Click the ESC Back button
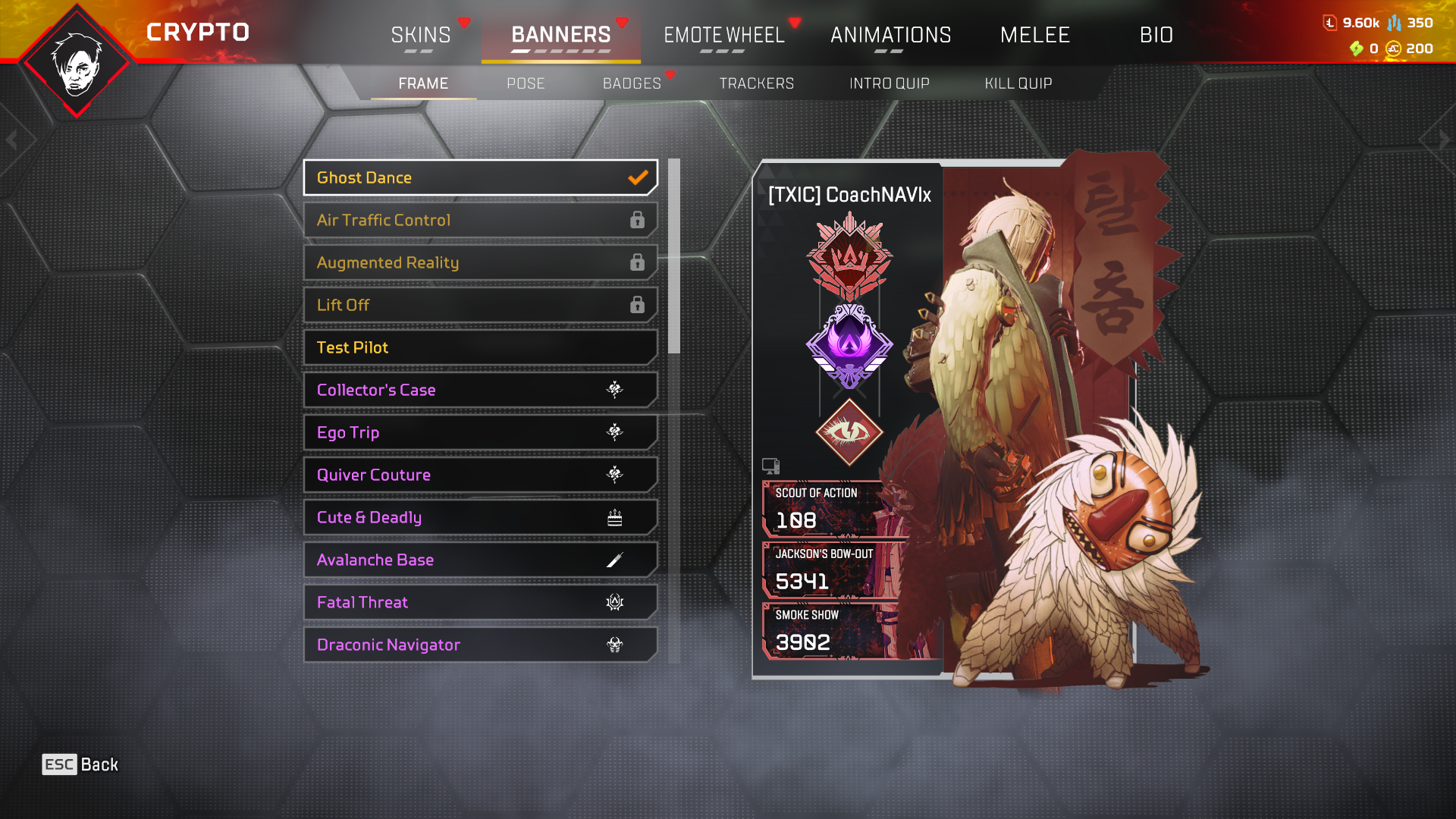The width and height of the screenshot is (1456, 819). click(x=78, y=764)
